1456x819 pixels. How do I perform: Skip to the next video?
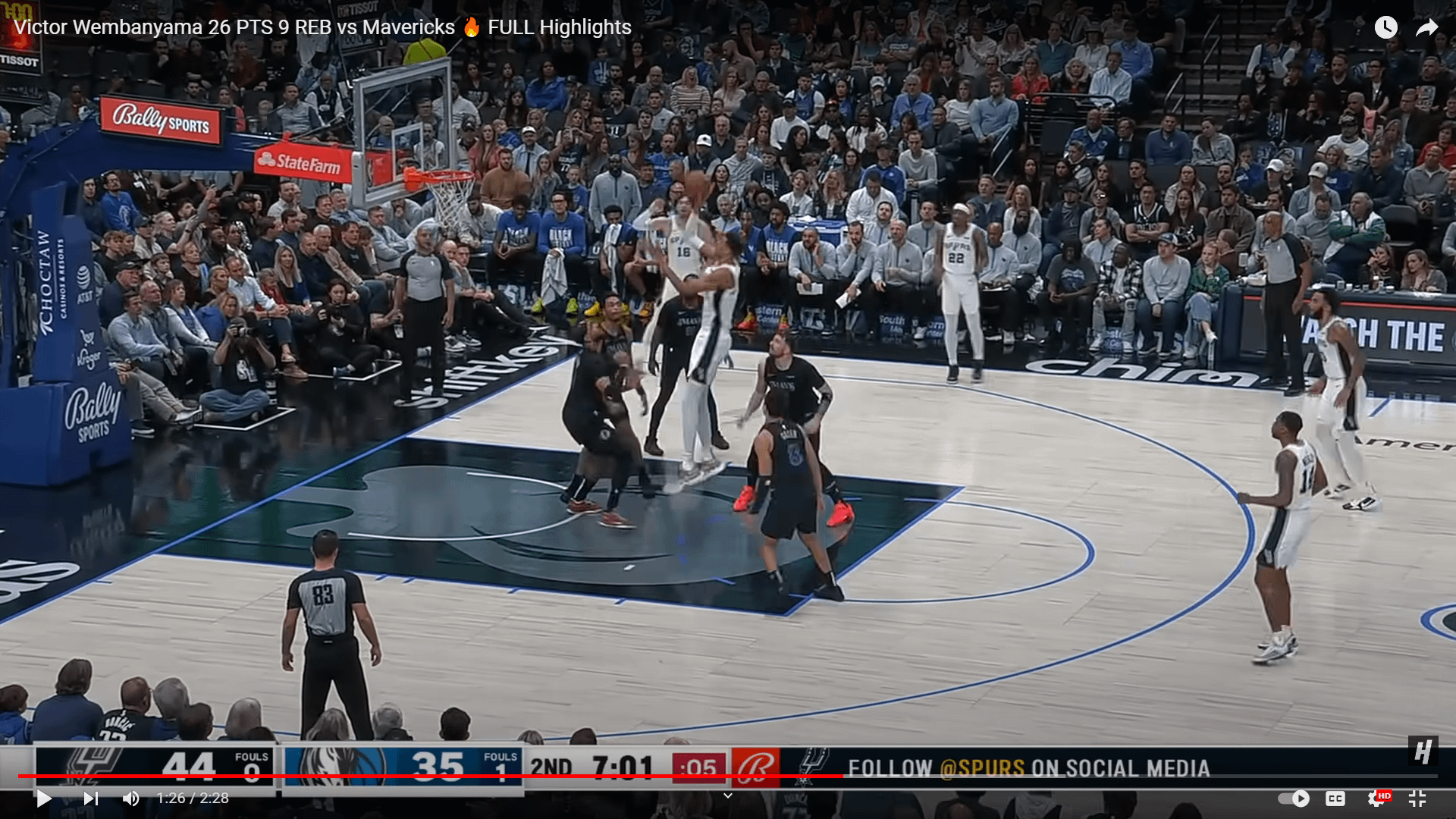tap(90, 798)
